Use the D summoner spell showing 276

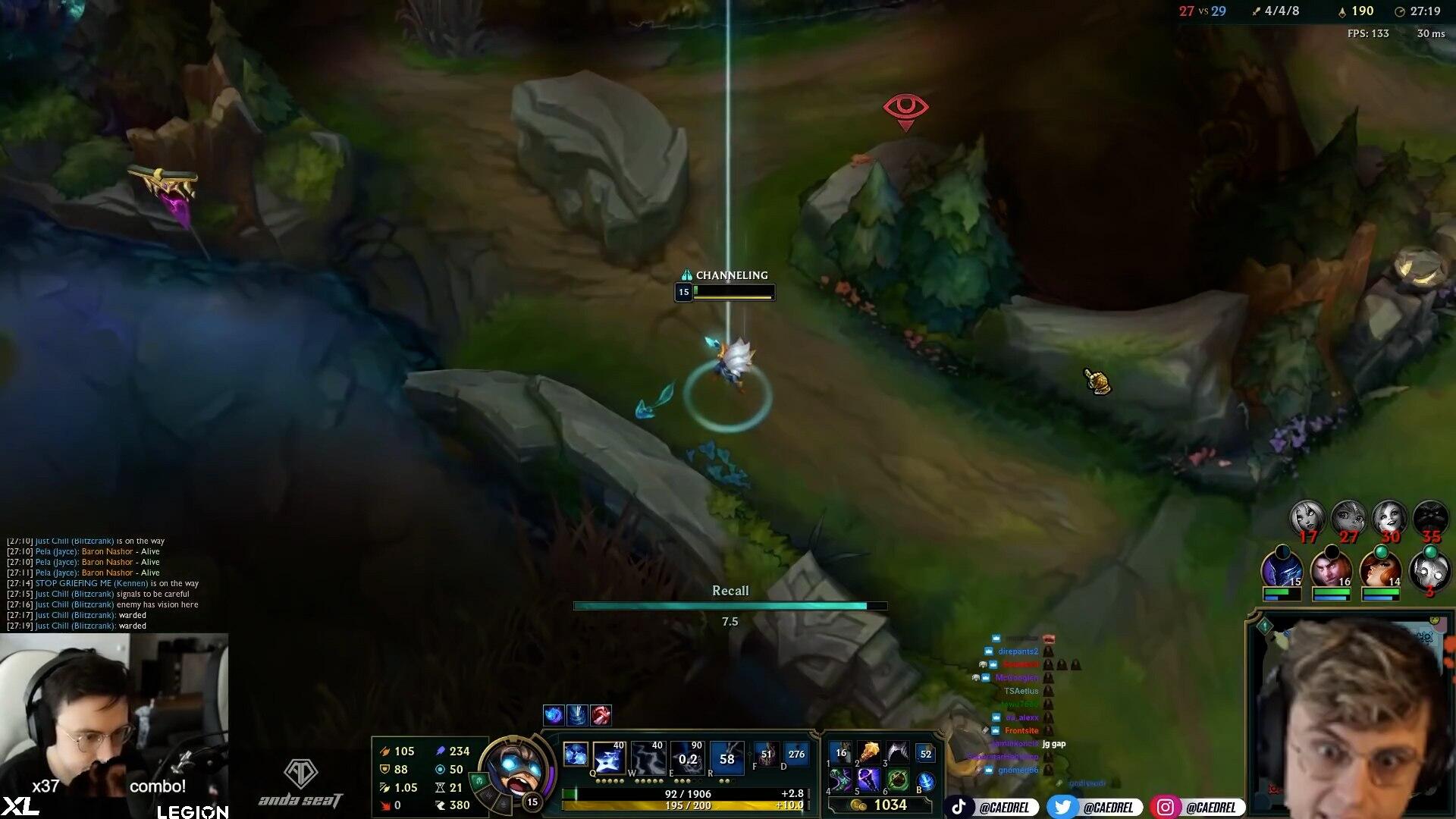tap(795, 755)
